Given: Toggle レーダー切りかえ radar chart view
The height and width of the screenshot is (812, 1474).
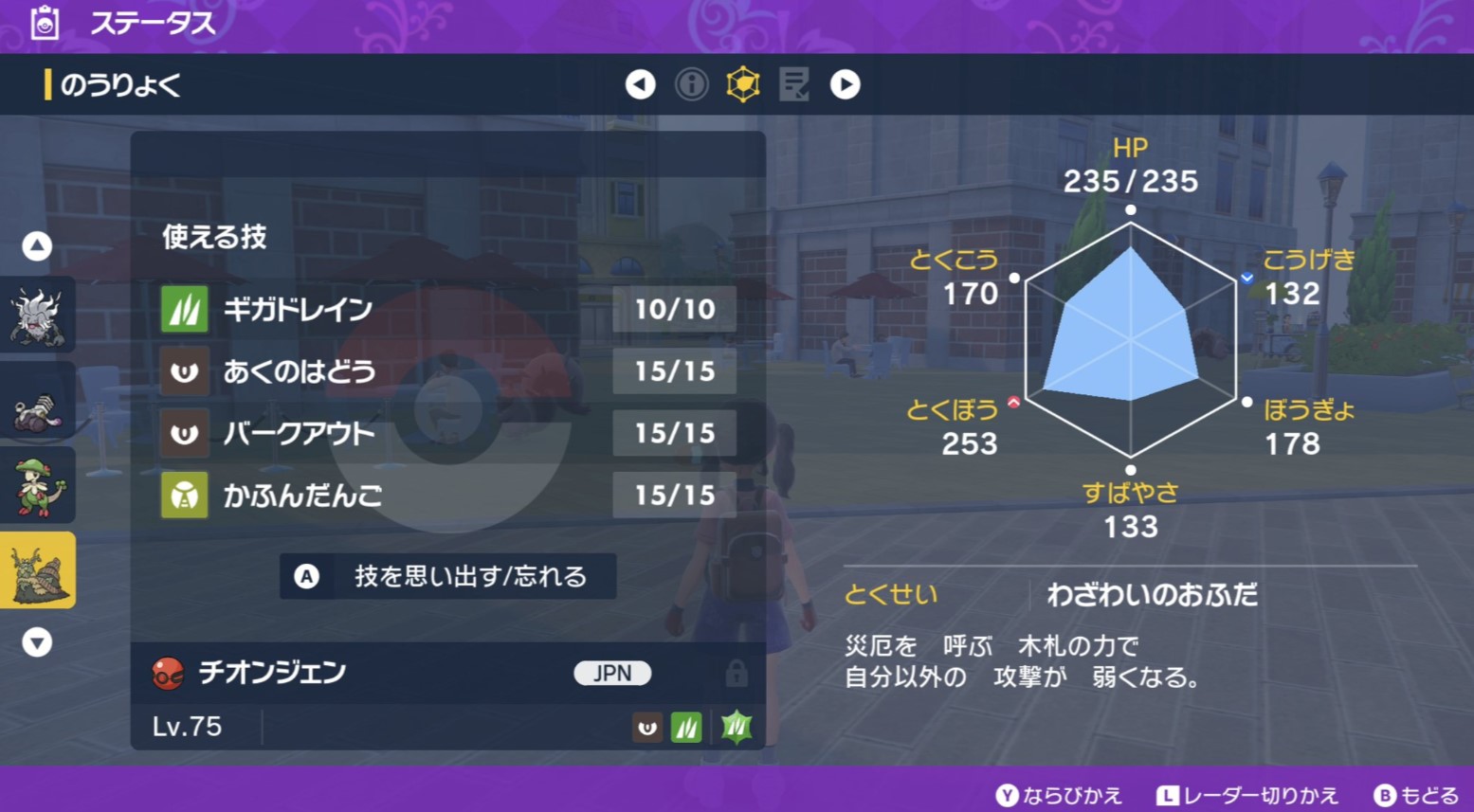Looking at the screenshot, I should (x=1247, y=796).
